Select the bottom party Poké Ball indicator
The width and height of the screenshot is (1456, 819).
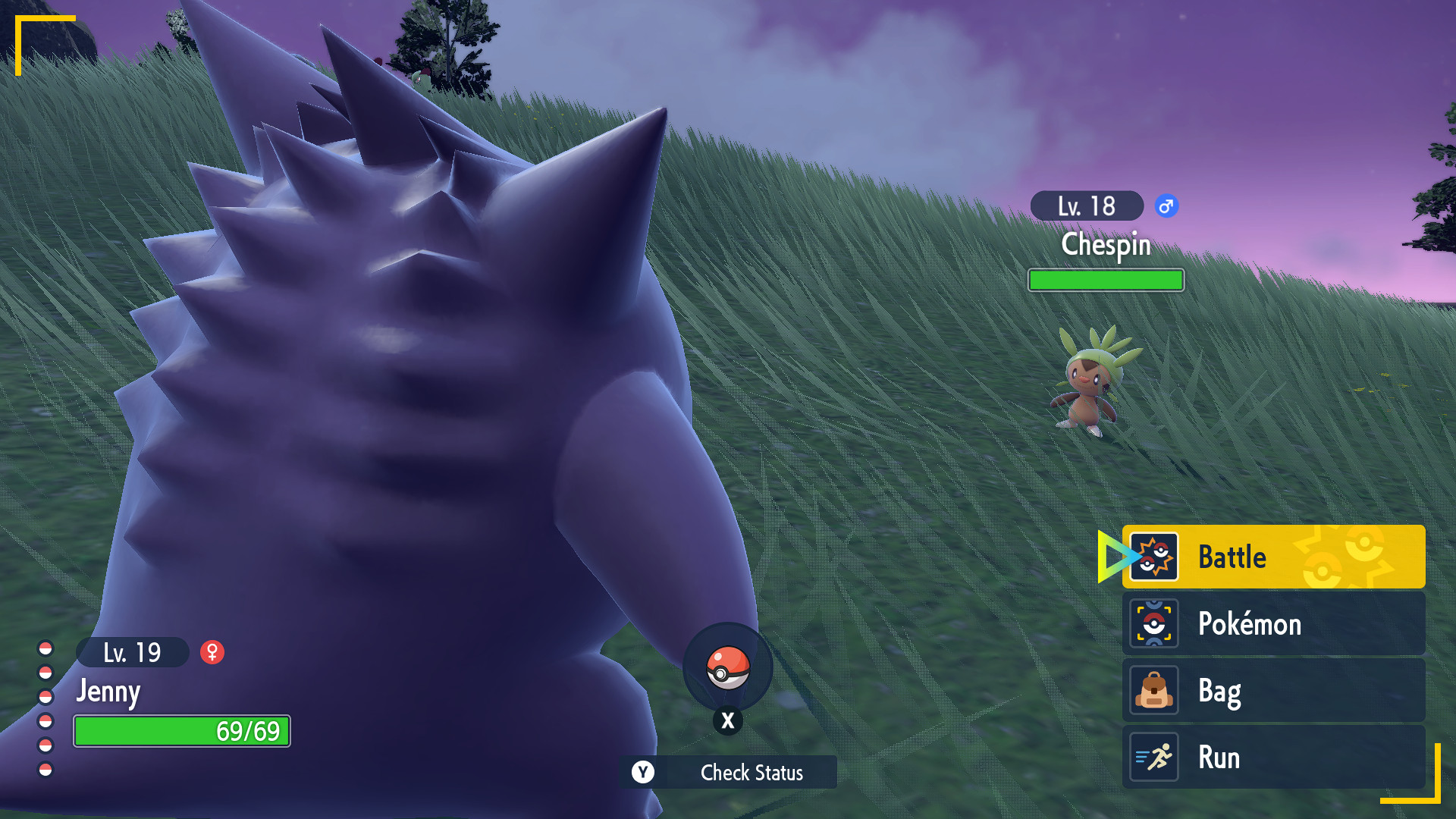coord(45,768)
